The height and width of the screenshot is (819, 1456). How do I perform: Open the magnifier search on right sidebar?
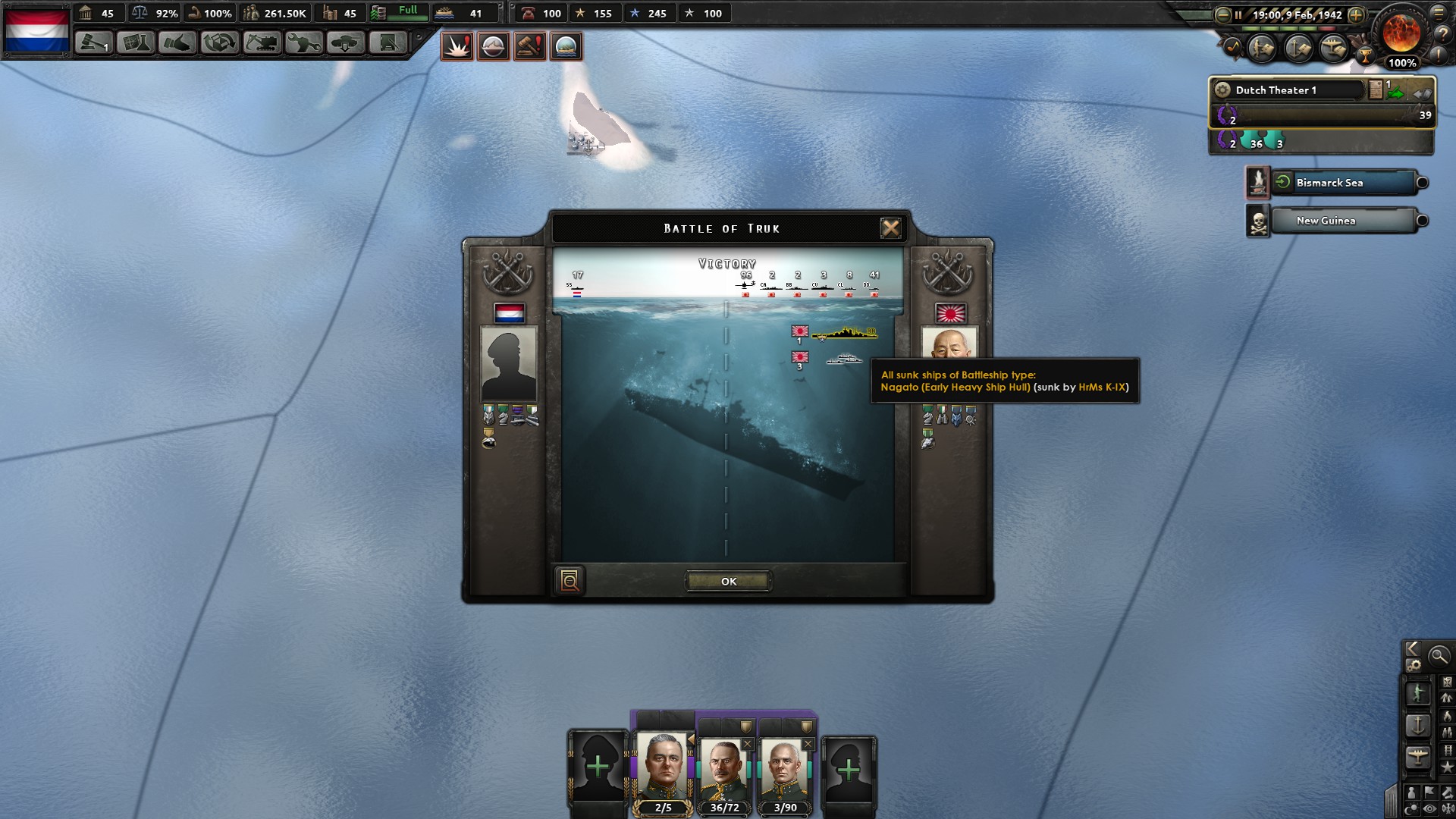1439,656
